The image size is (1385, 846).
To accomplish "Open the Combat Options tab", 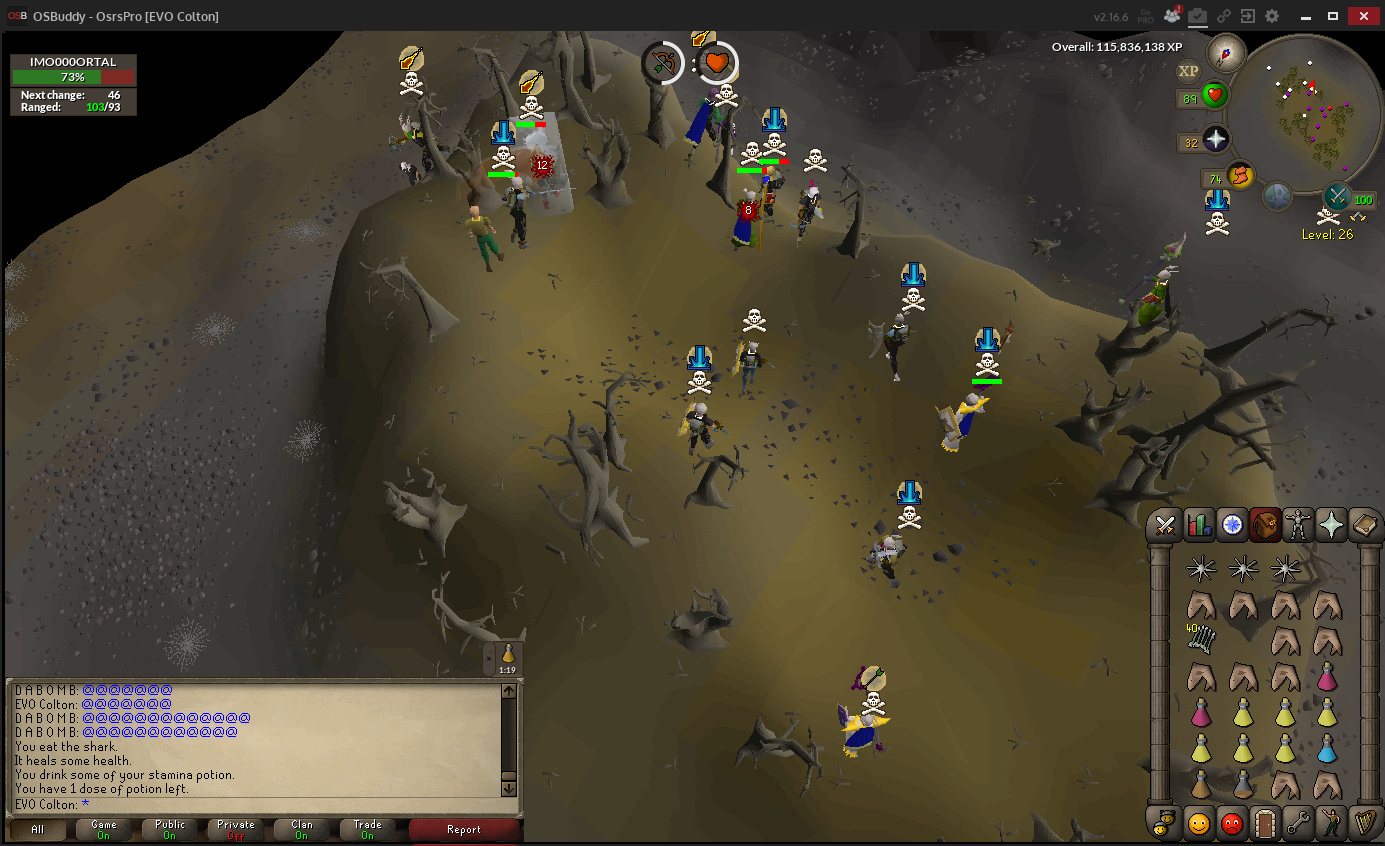I will [1165, 524].
